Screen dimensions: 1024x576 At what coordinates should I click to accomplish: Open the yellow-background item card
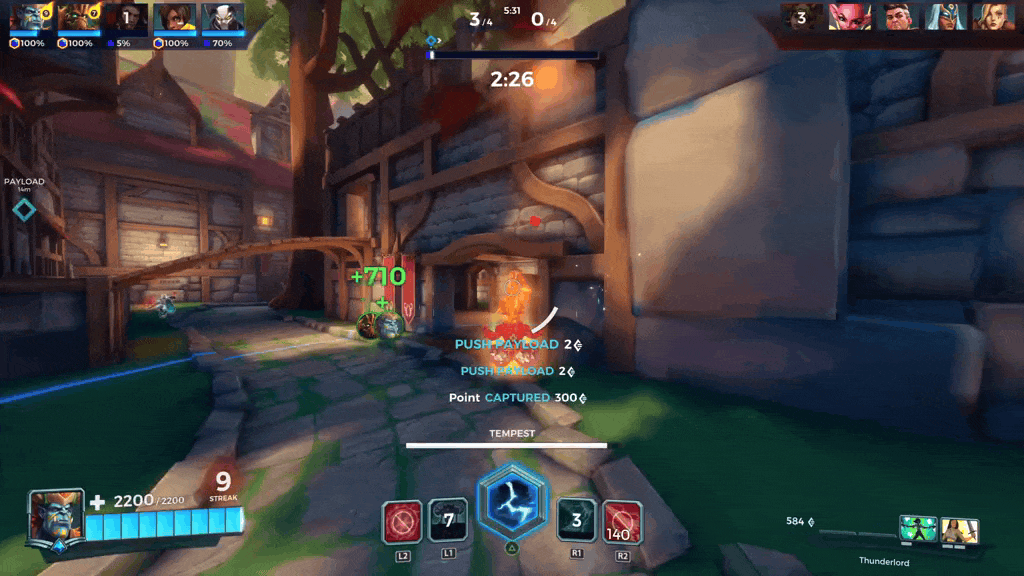[x=959, y=530]
